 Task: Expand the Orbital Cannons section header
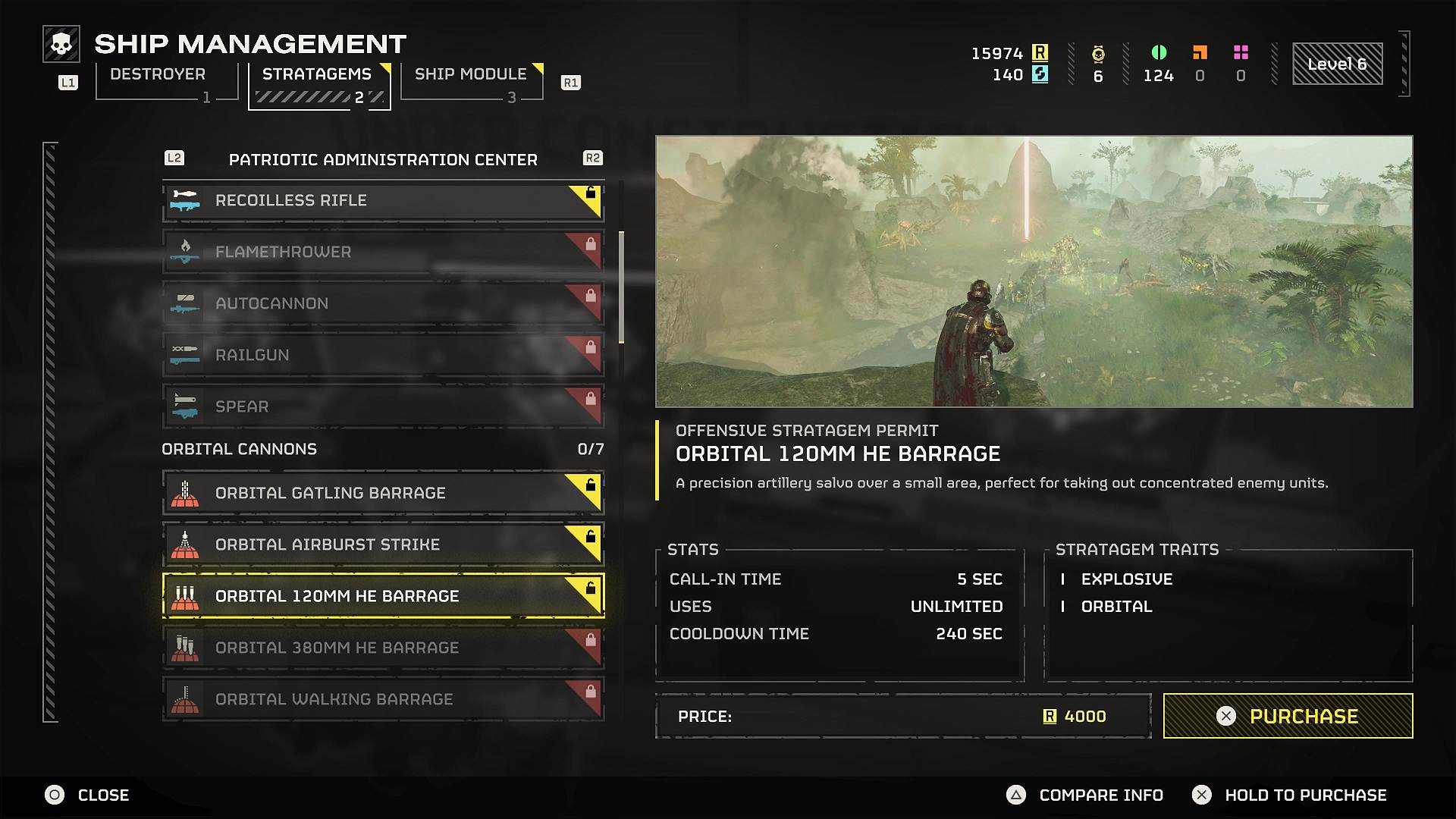click(x=238, y=448)
